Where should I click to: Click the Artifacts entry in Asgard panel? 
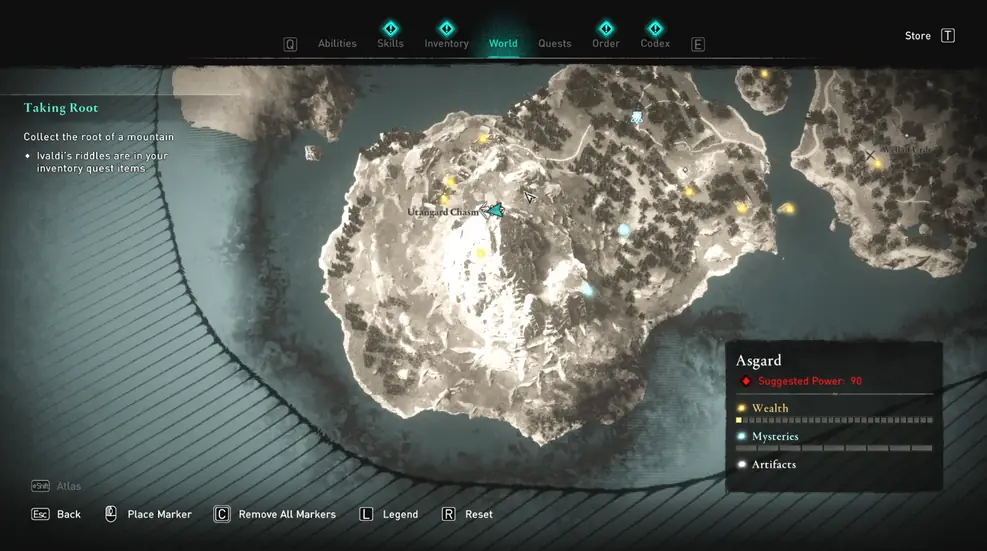[774, 464]
